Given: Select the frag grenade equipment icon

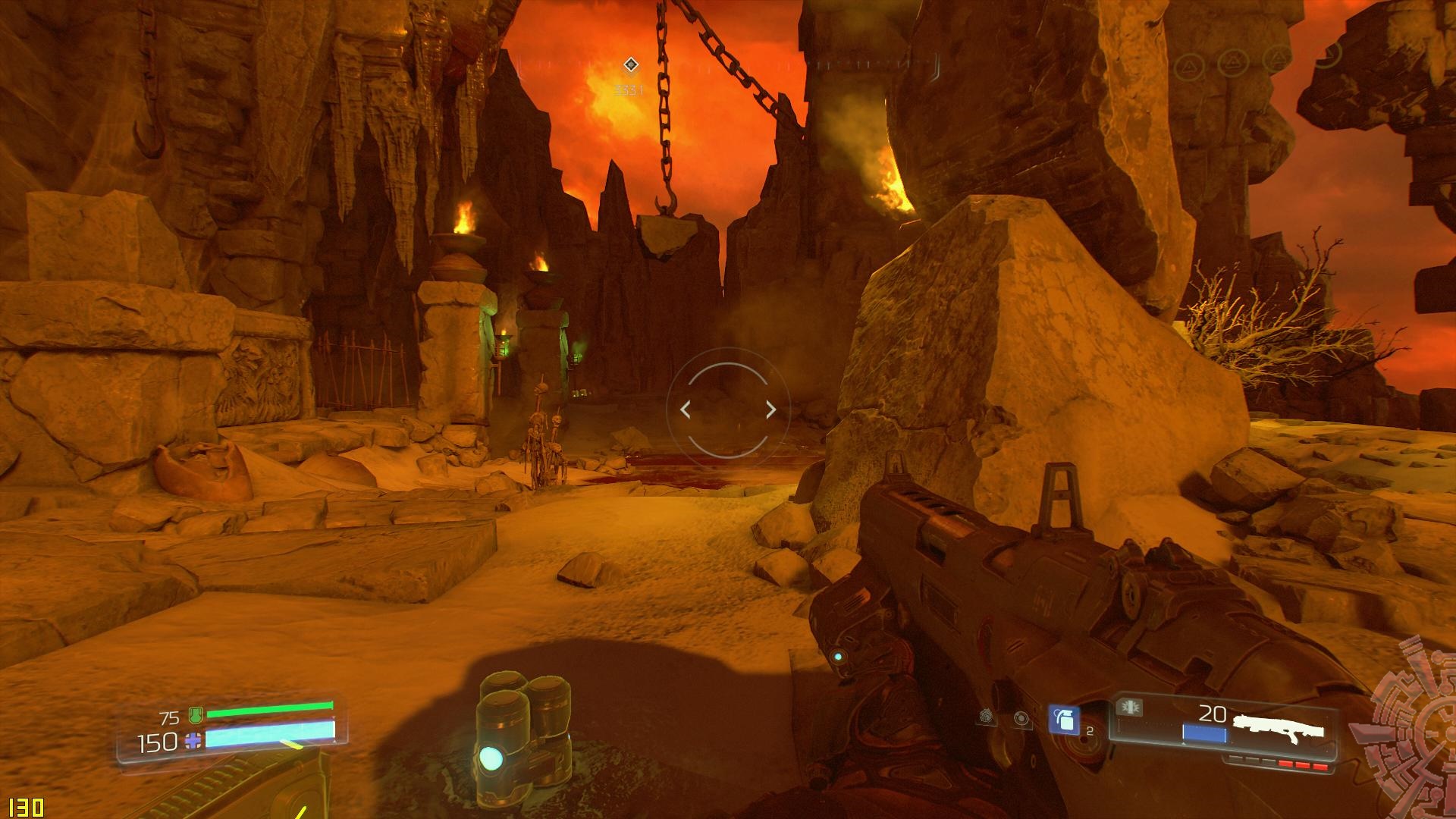Looking at the screenshot, I should point(1064,720).
